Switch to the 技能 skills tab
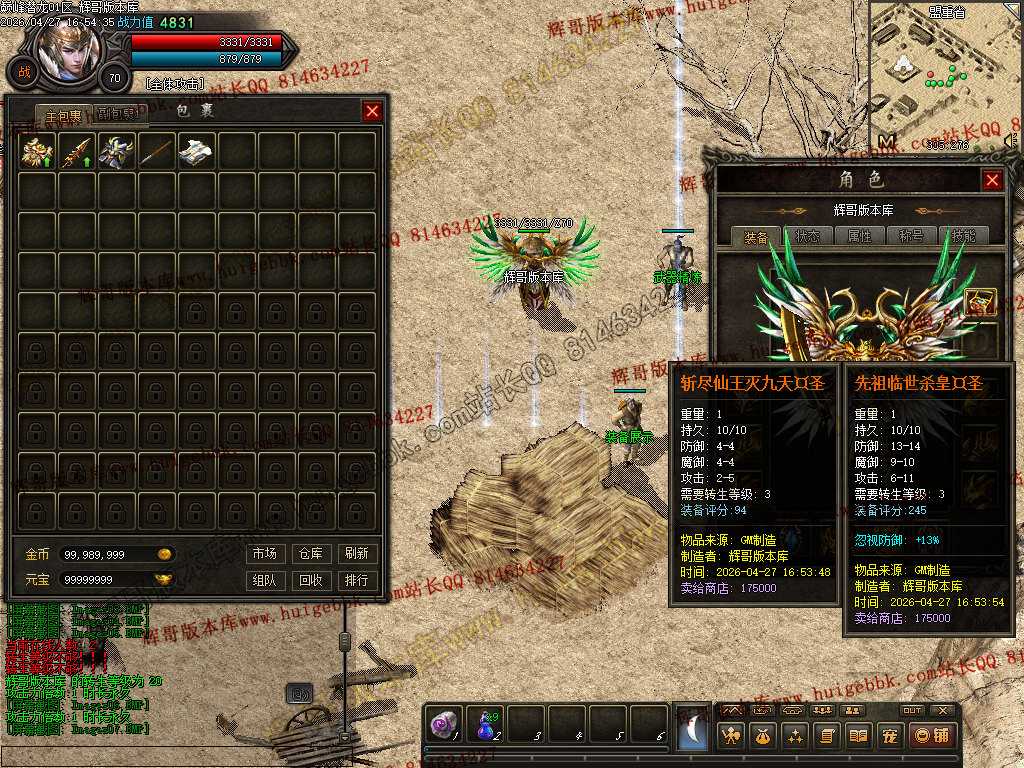The width and height of the screenshot is (1024, 768). 963,237
